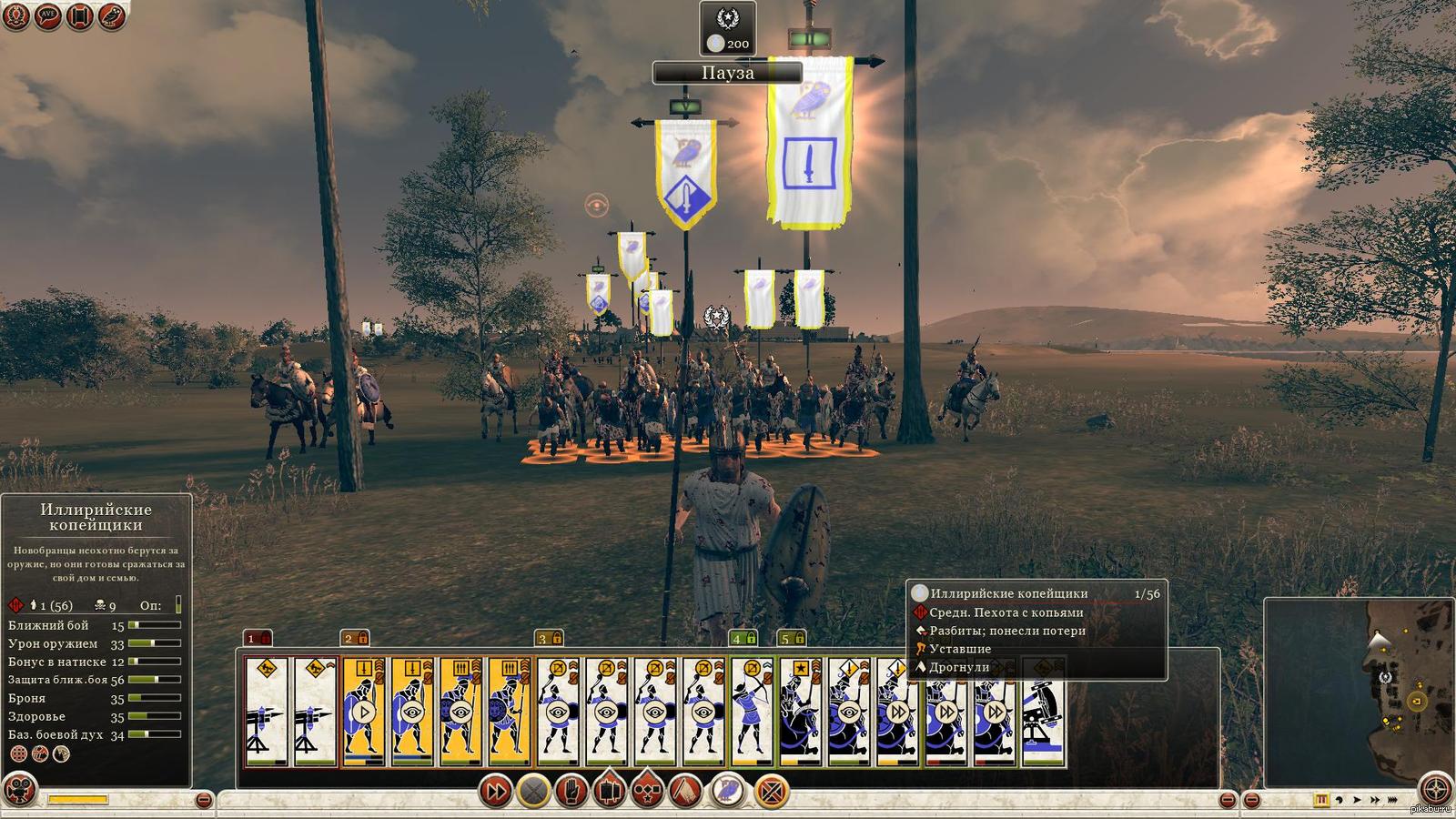1456x819 pixels.
Task: Open the AVE chat bubble button
Action: click(x=47, y=15)
